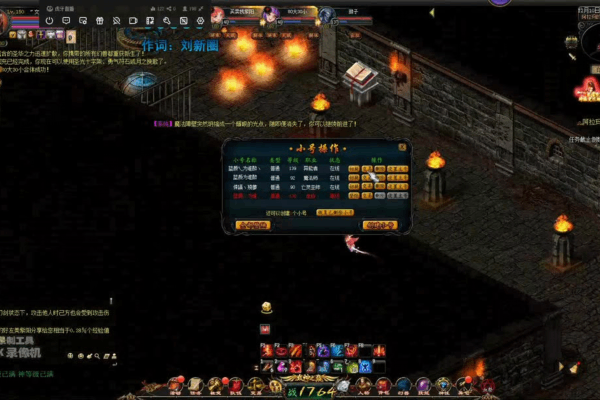The width and height of the screenshot is (600, 400).
Task: Click the 创建小号 button
Action: [379, 226]
